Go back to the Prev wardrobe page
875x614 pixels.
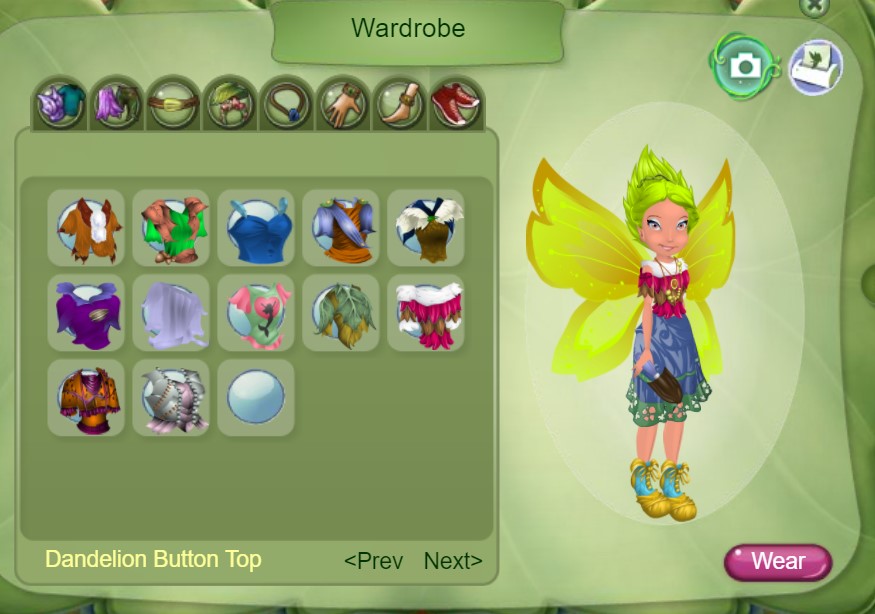point(373,561)
